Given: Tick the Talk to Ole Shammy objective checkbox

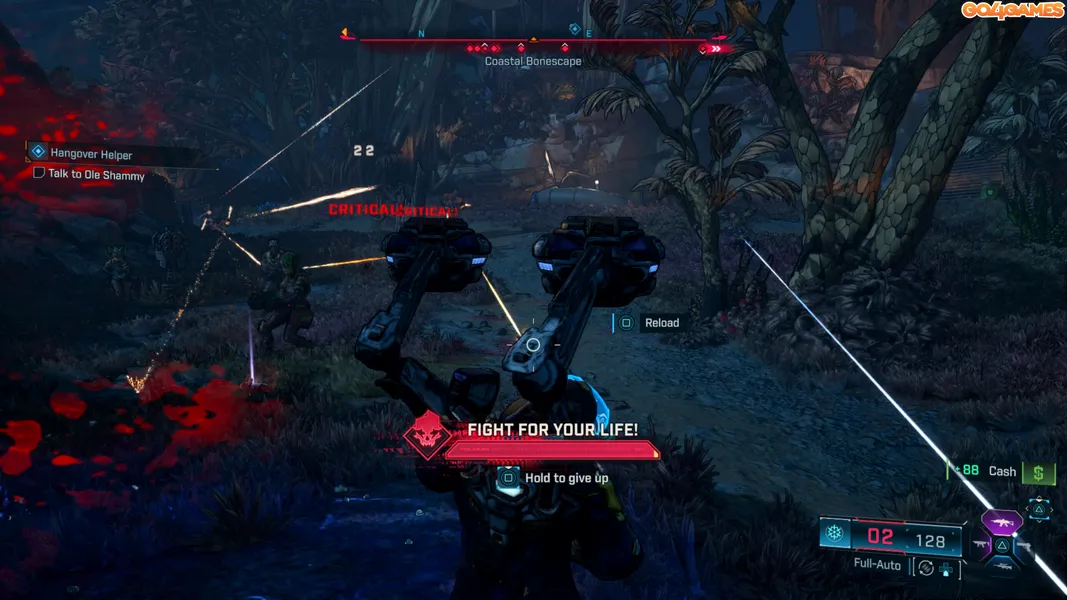Looking at the screenshot, I should 39,173.
